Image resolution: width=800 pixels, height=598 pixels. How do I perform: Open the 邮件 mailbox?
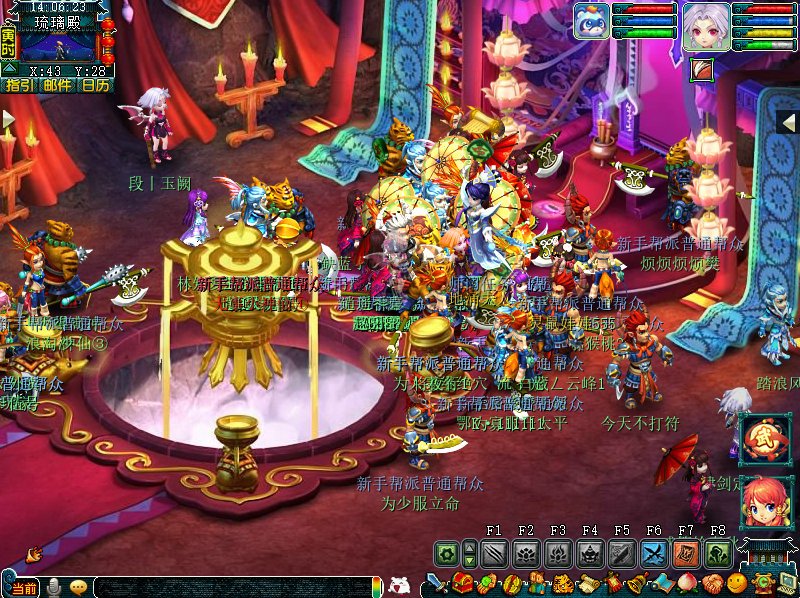click(x=57, y=86)
